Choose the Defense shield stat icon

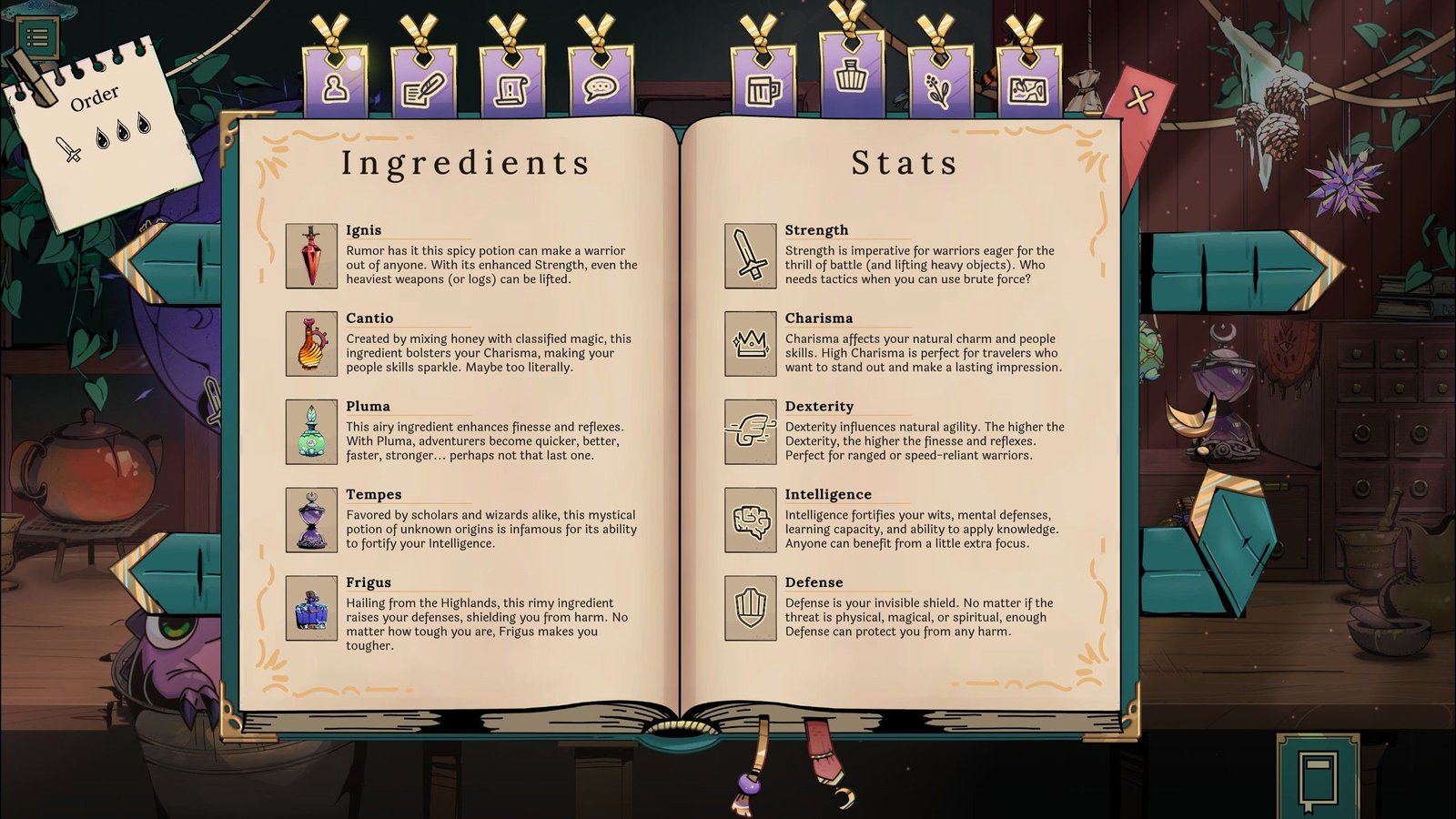click(x=751, y=608)
